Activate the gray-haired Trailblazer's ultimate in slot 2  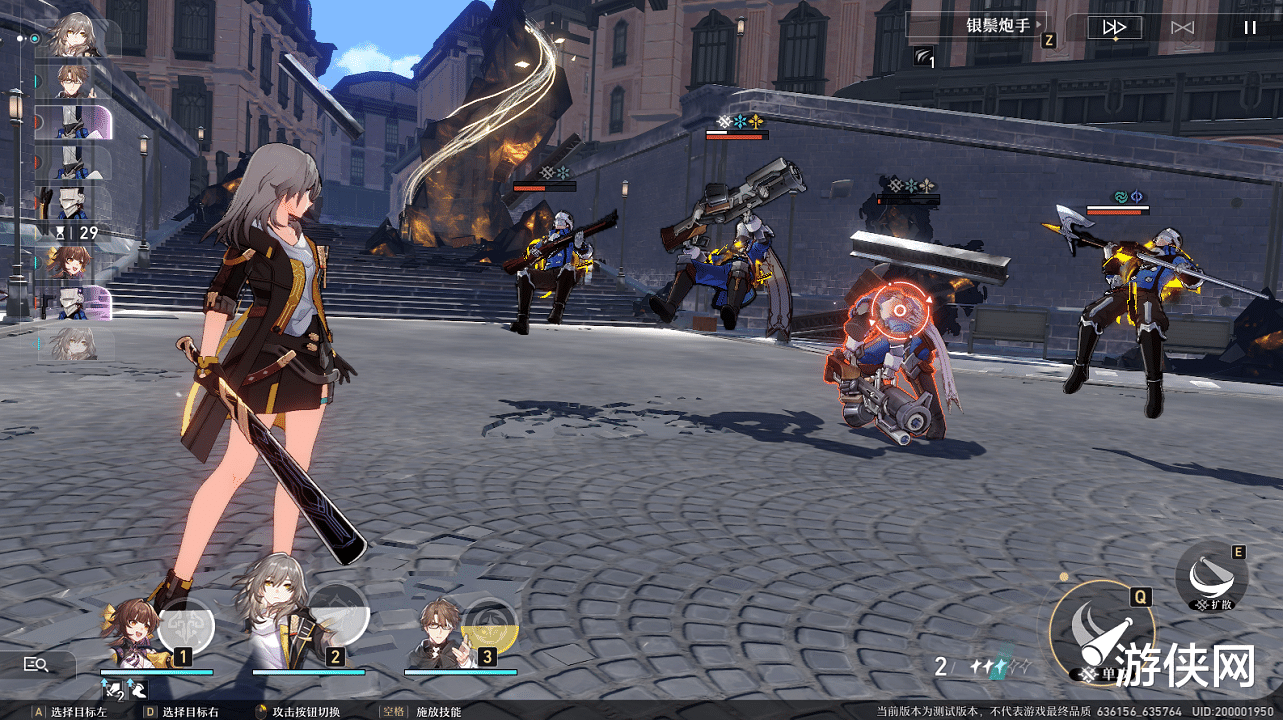[338, 612]
